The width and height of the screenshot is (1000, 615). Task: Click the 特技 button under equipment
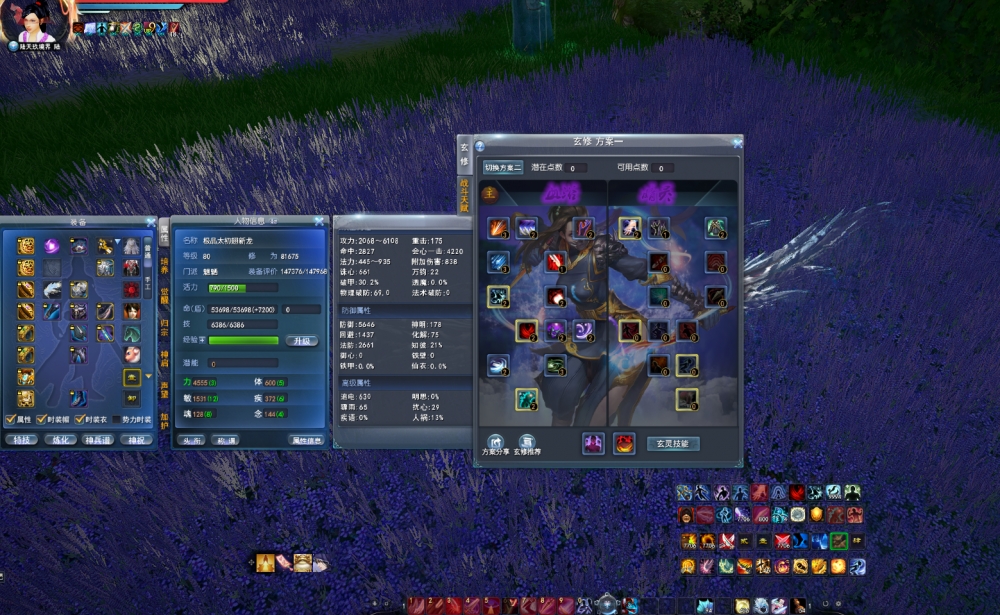click(21, 439)
